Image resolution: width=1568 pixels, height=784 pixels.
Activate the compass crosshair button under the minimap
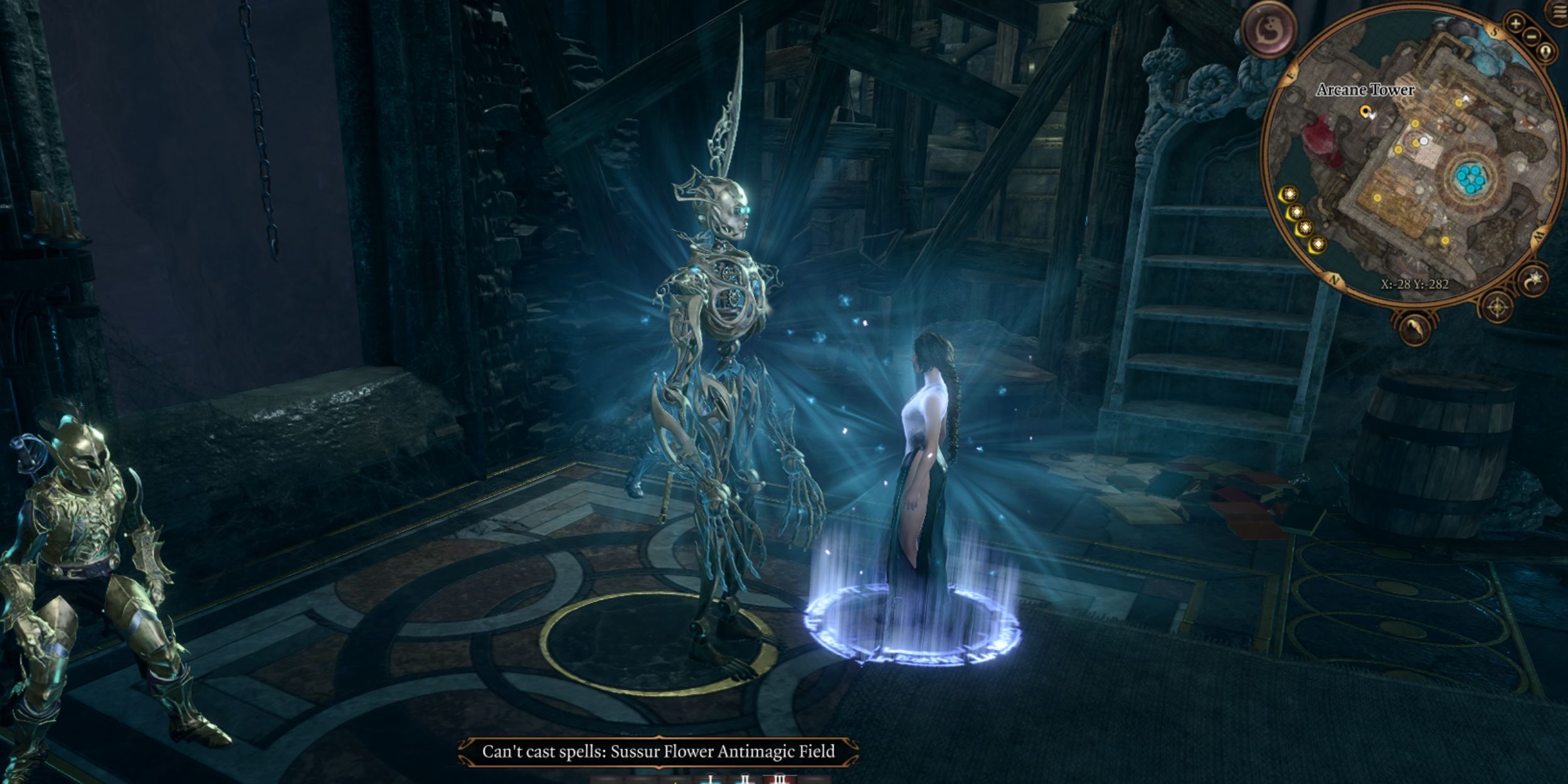1498,307
